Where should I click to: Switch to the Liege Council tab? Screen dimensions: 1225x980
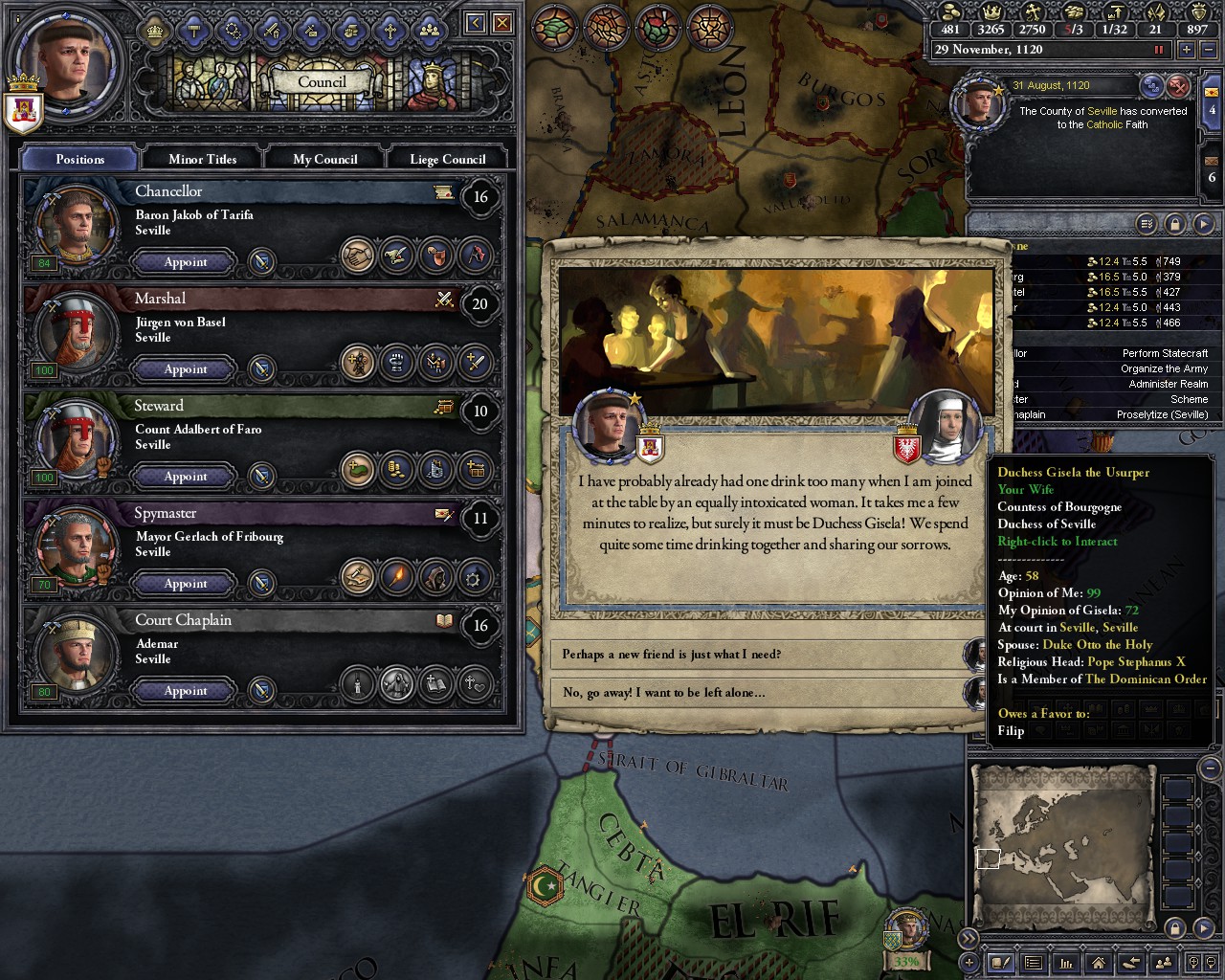point(447,158)
